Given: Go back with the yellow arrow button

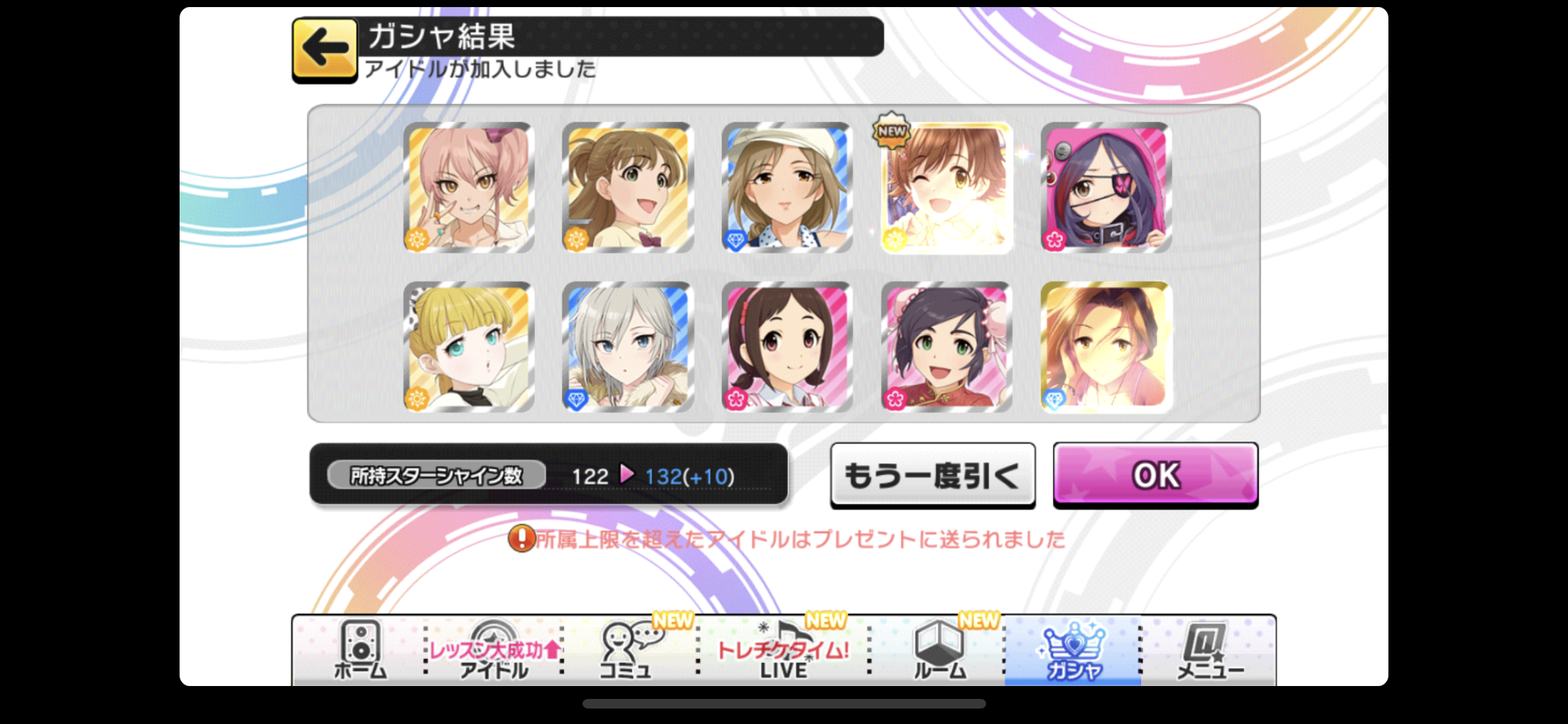Looking at the screenshot, I should click(324, 49).
